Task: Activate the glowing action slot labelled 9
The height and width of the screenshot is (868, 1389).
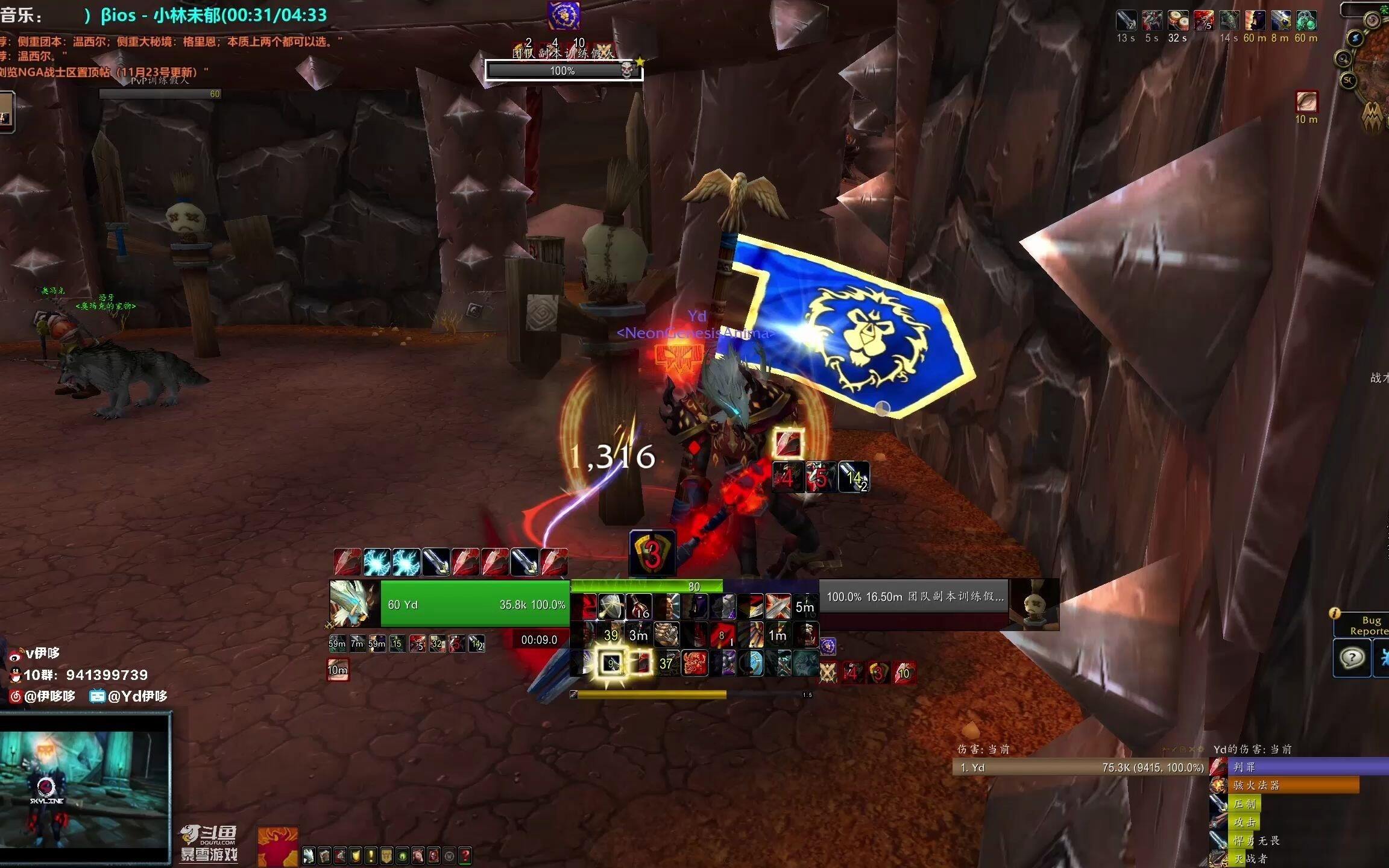Action: click(x=611, y=664)
